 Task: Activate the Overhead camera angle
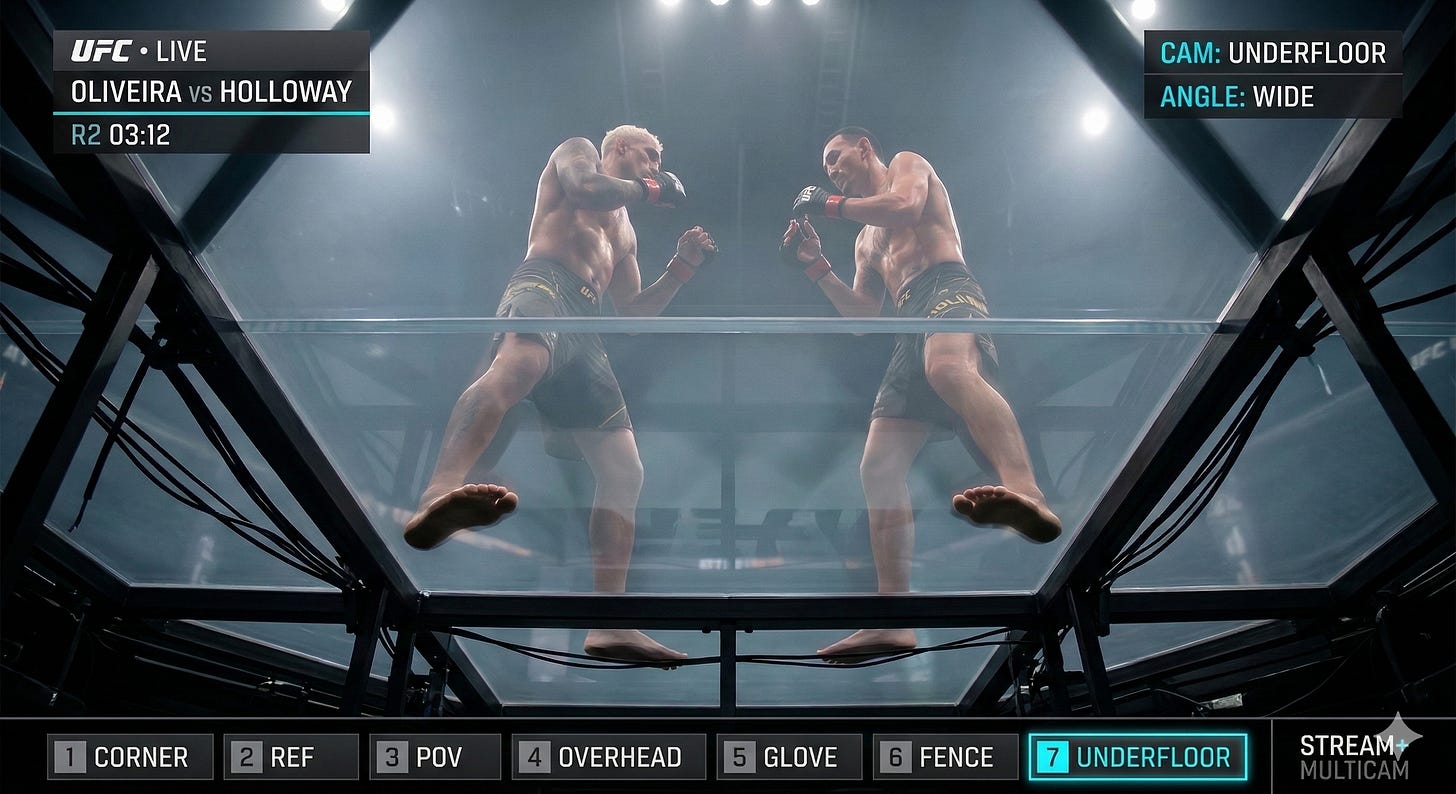coord(608,757)
